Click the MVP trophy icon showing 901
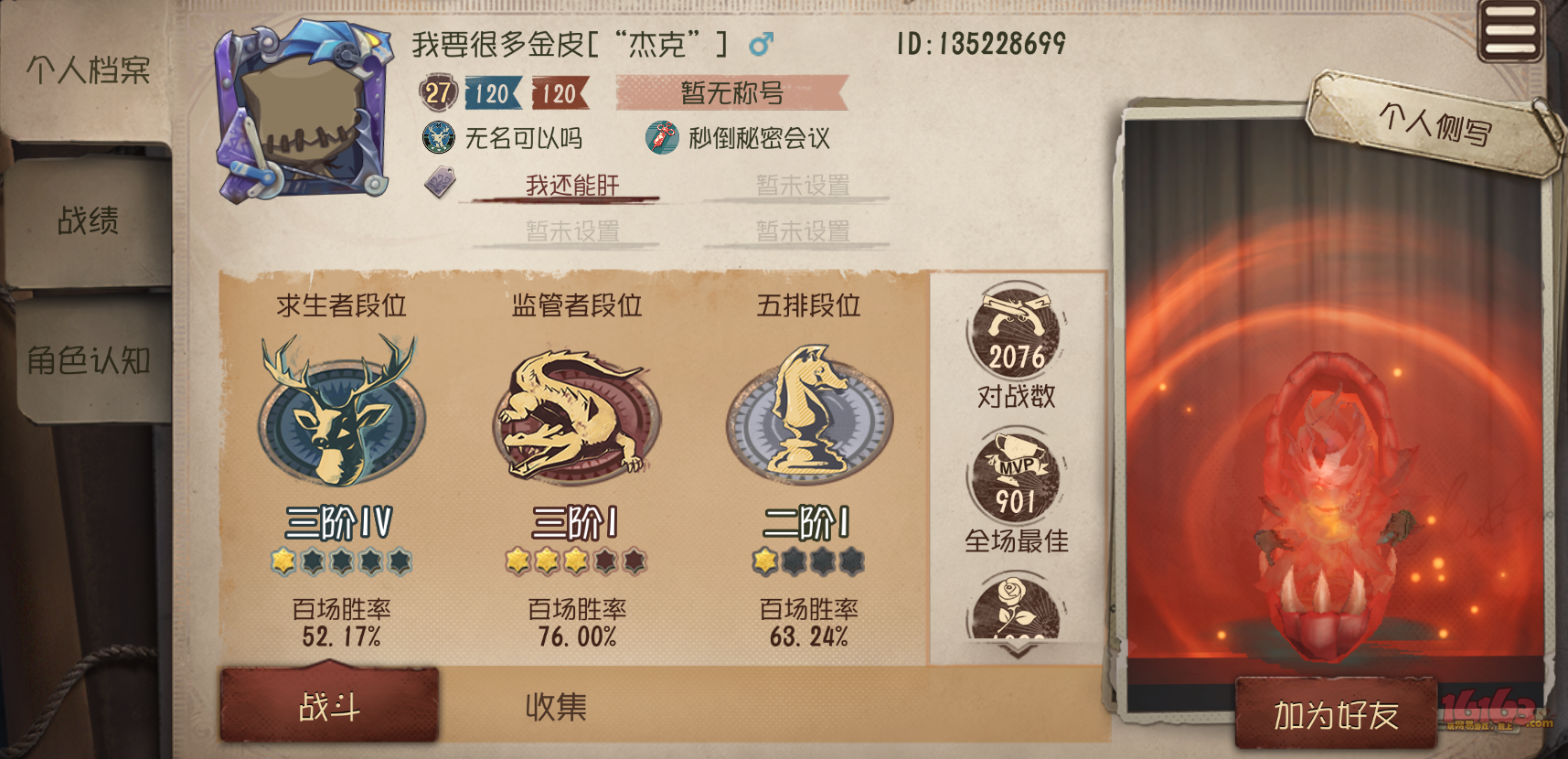 (1018, 476)
